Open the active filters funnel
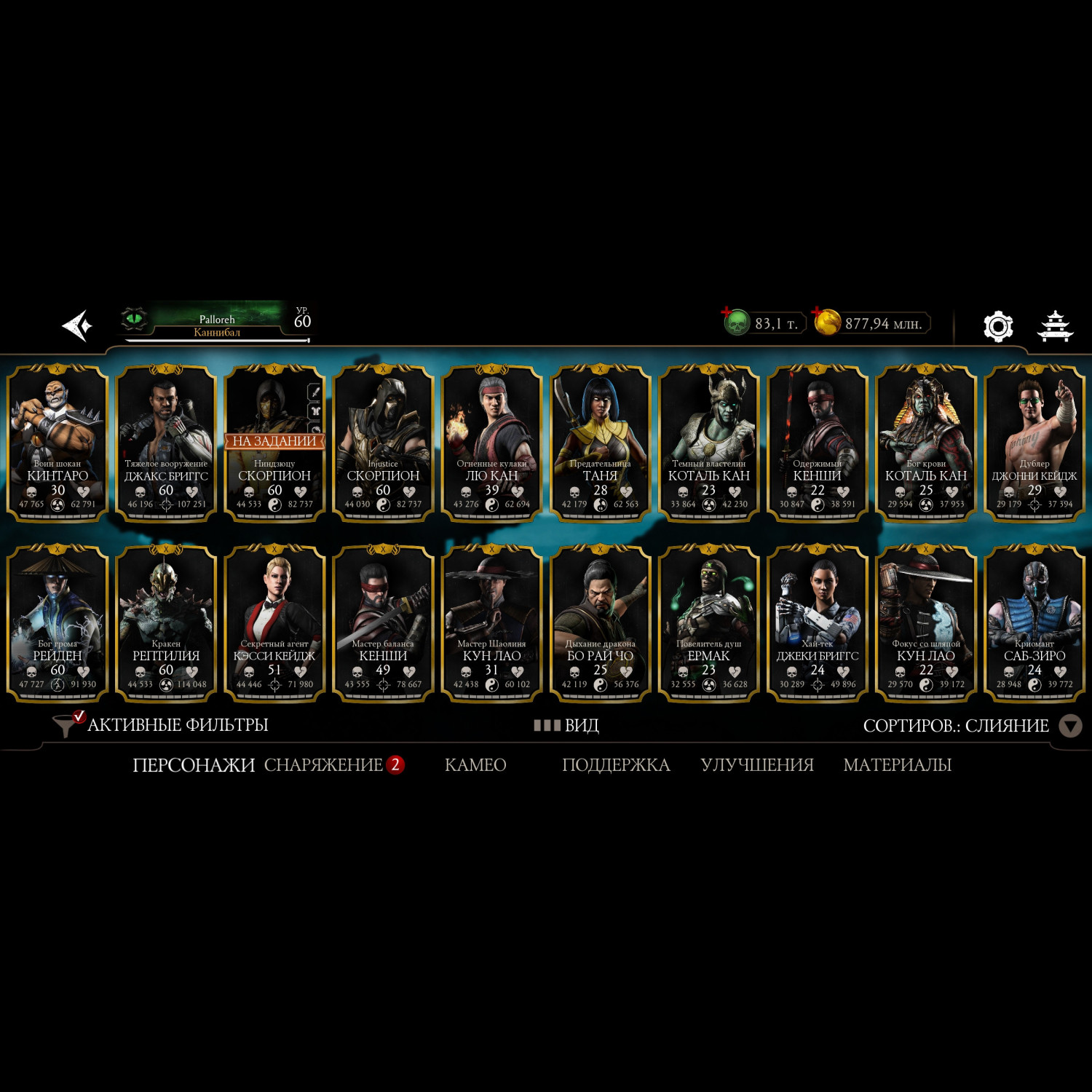The width and height of the screenshot is (1092, 1092). pos(67,724)
